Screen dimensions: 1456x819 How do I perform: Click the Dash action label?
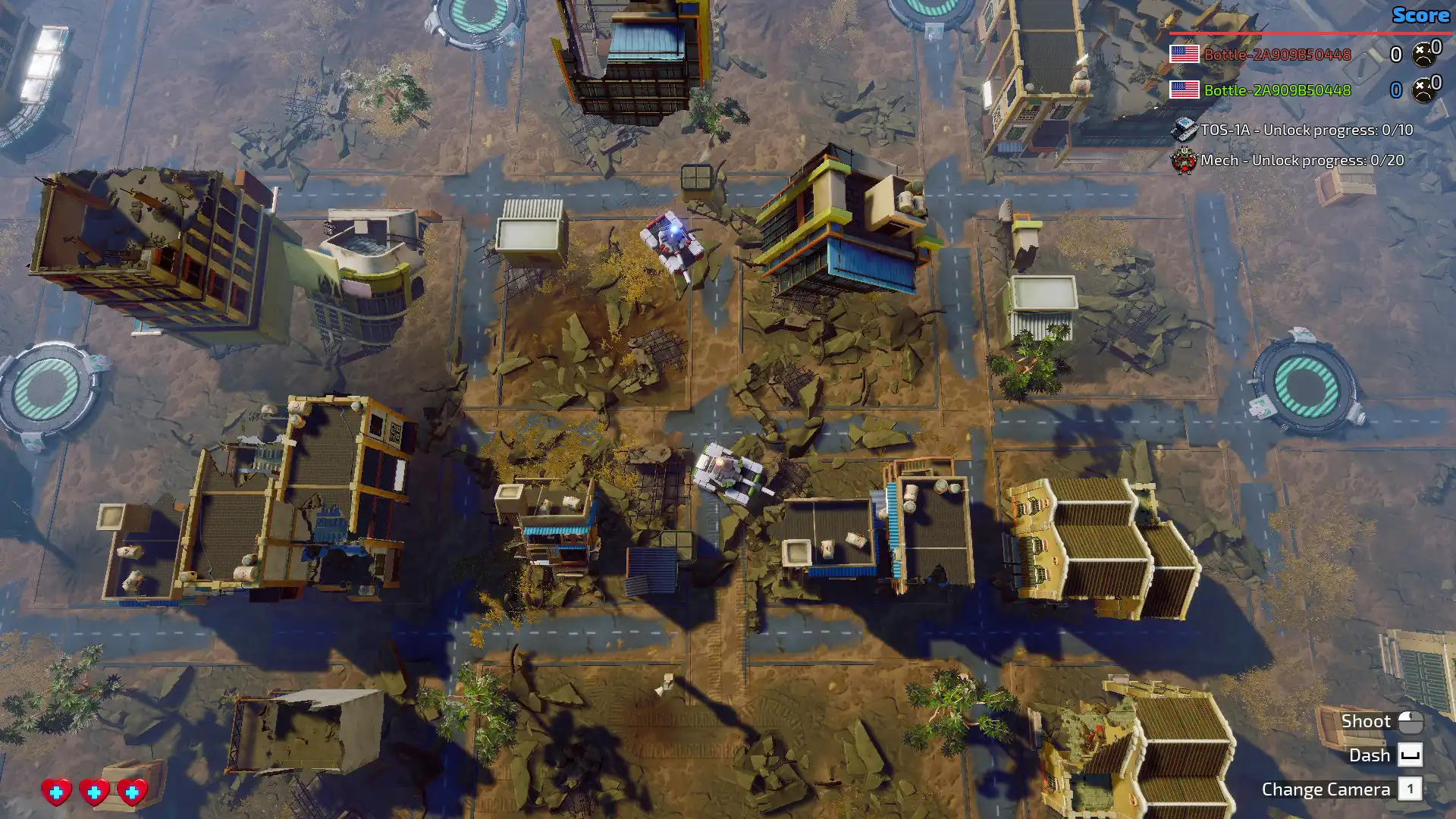[x=1371, y=755]
